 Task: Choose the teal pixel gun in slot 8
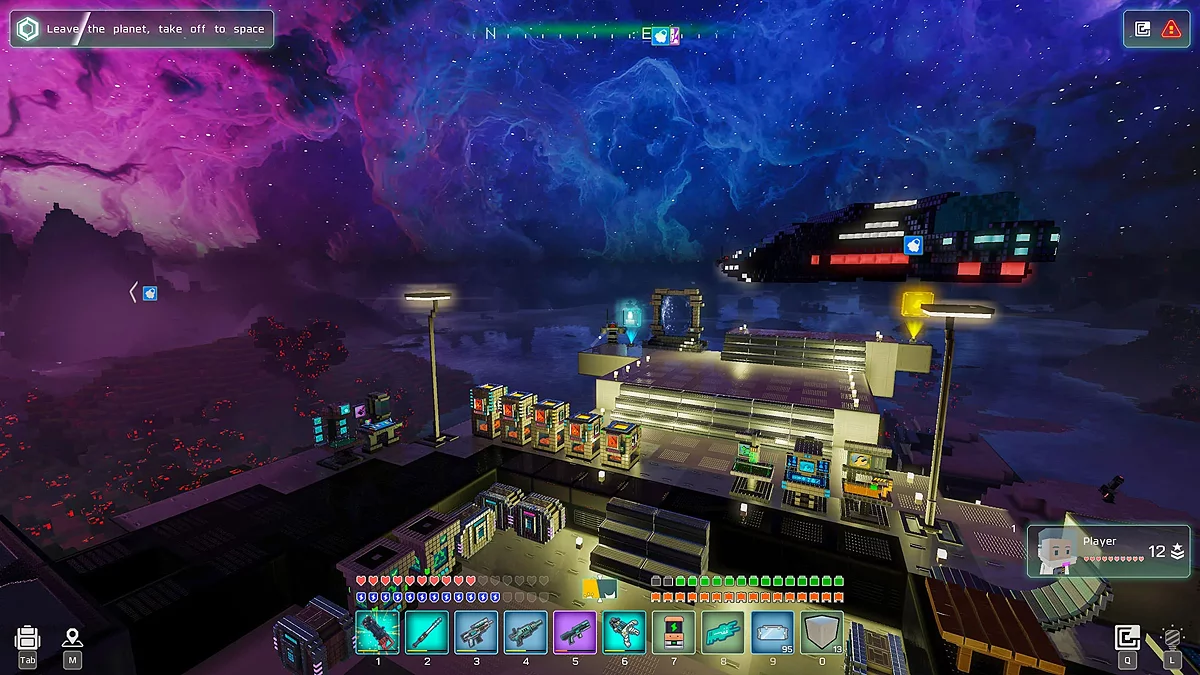[x=723, y=632]
